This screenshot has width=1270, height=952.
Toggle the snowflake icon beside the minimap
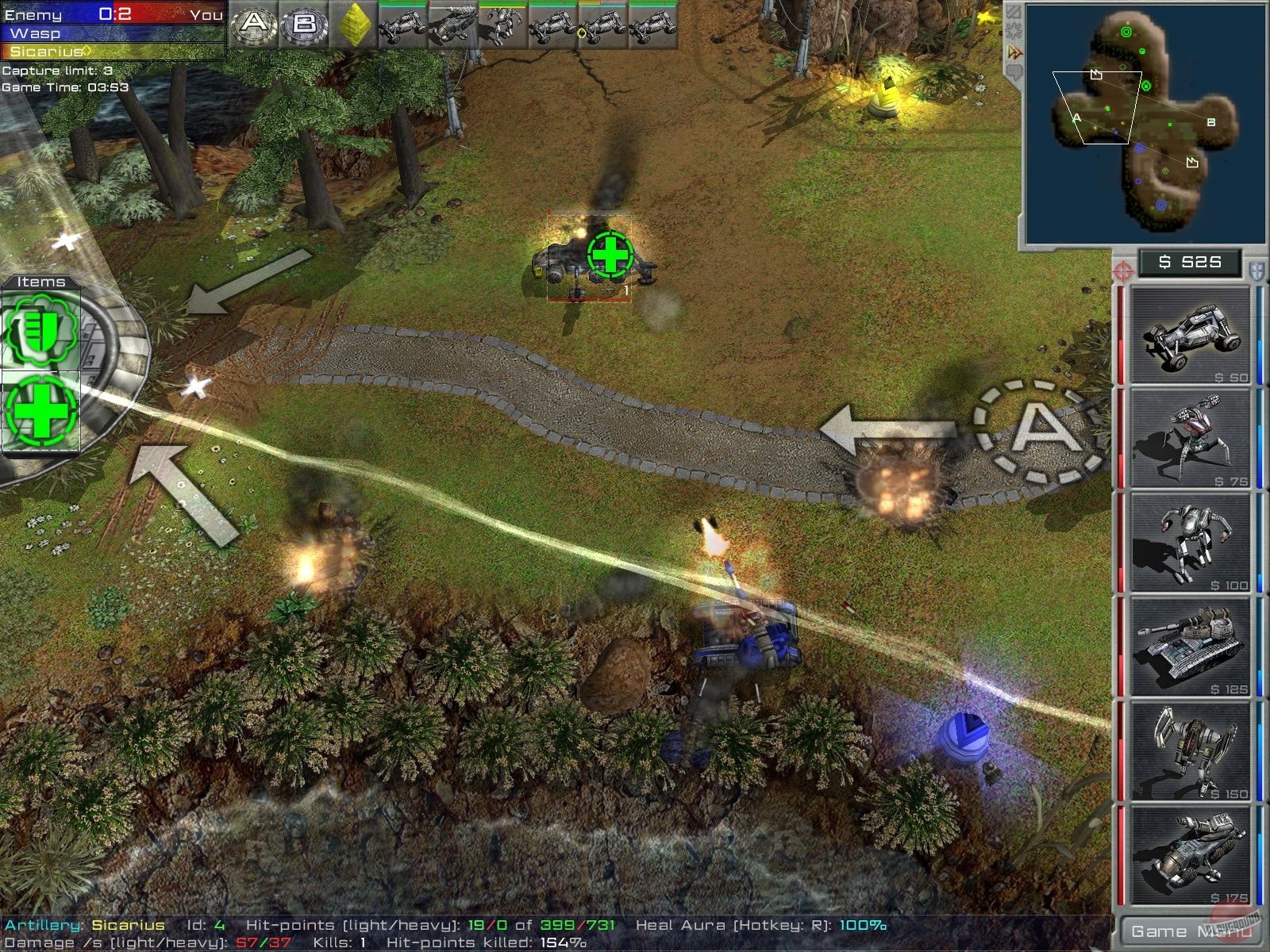[x=1014, y=29]
